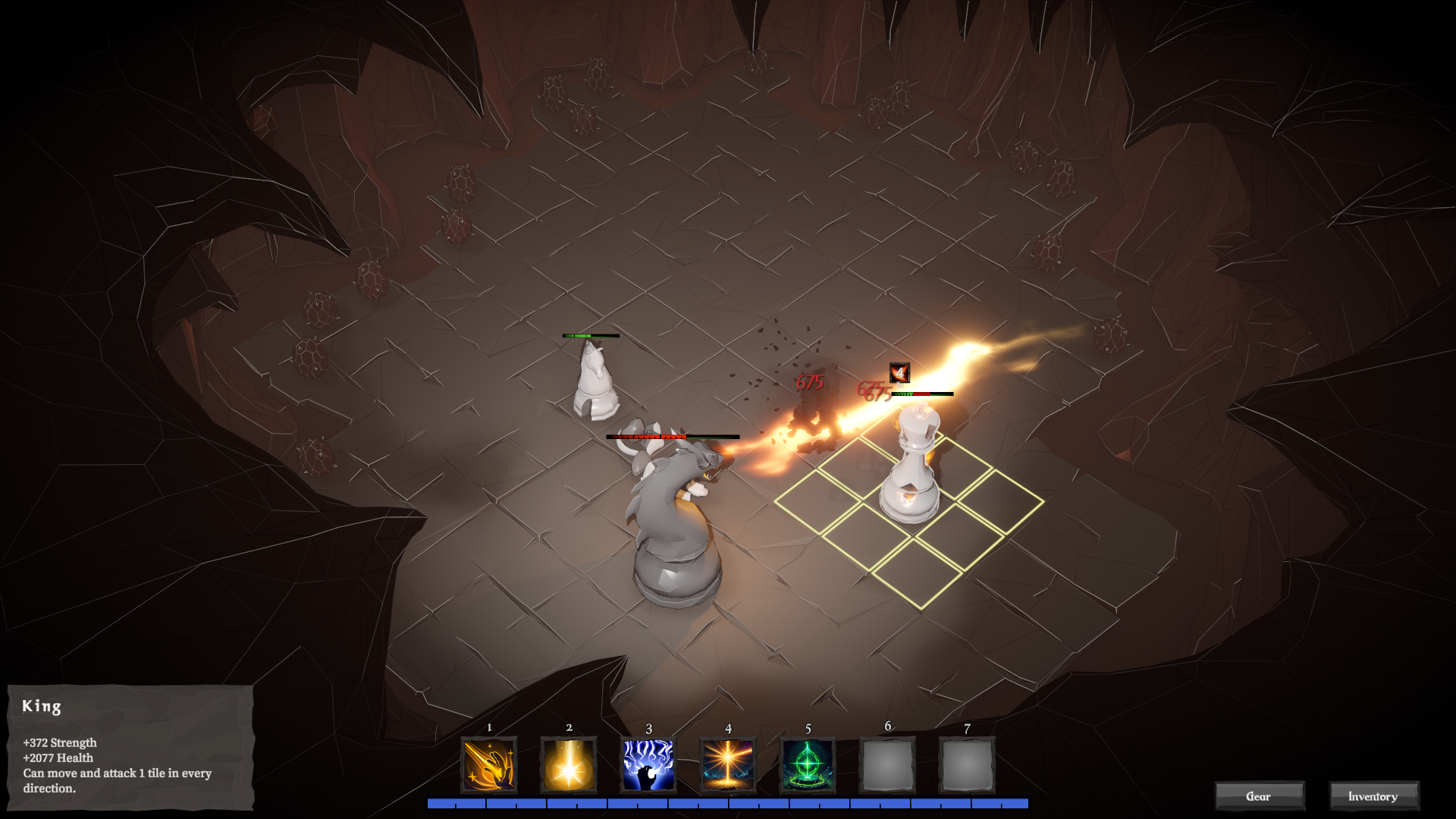This screenshot has width=1456, height=819.
Task: Cast ability 3, the lightning grasp skill
Action: coord(648,765)
